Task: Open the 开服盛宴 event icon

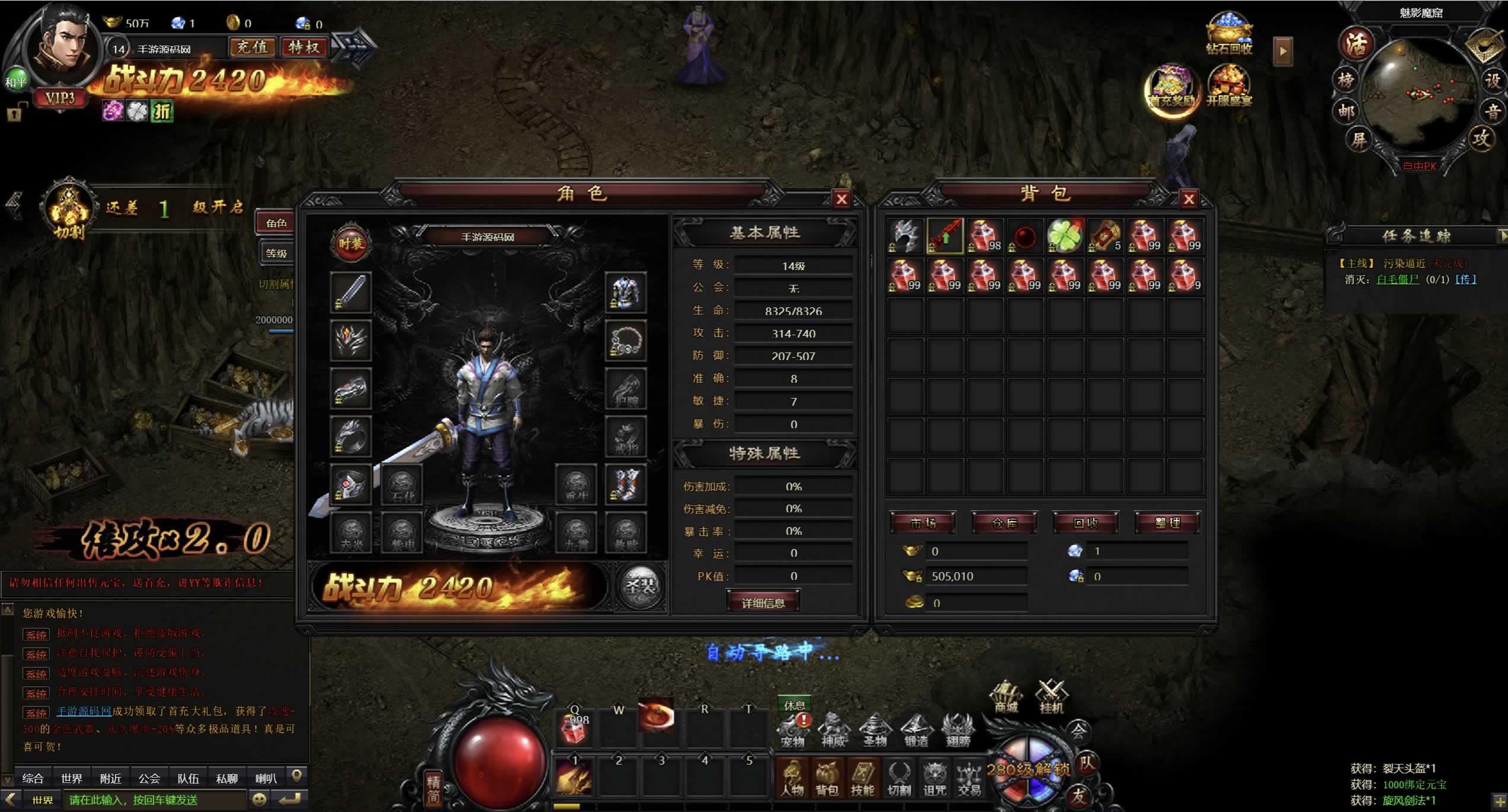Action: (1229, 87)
